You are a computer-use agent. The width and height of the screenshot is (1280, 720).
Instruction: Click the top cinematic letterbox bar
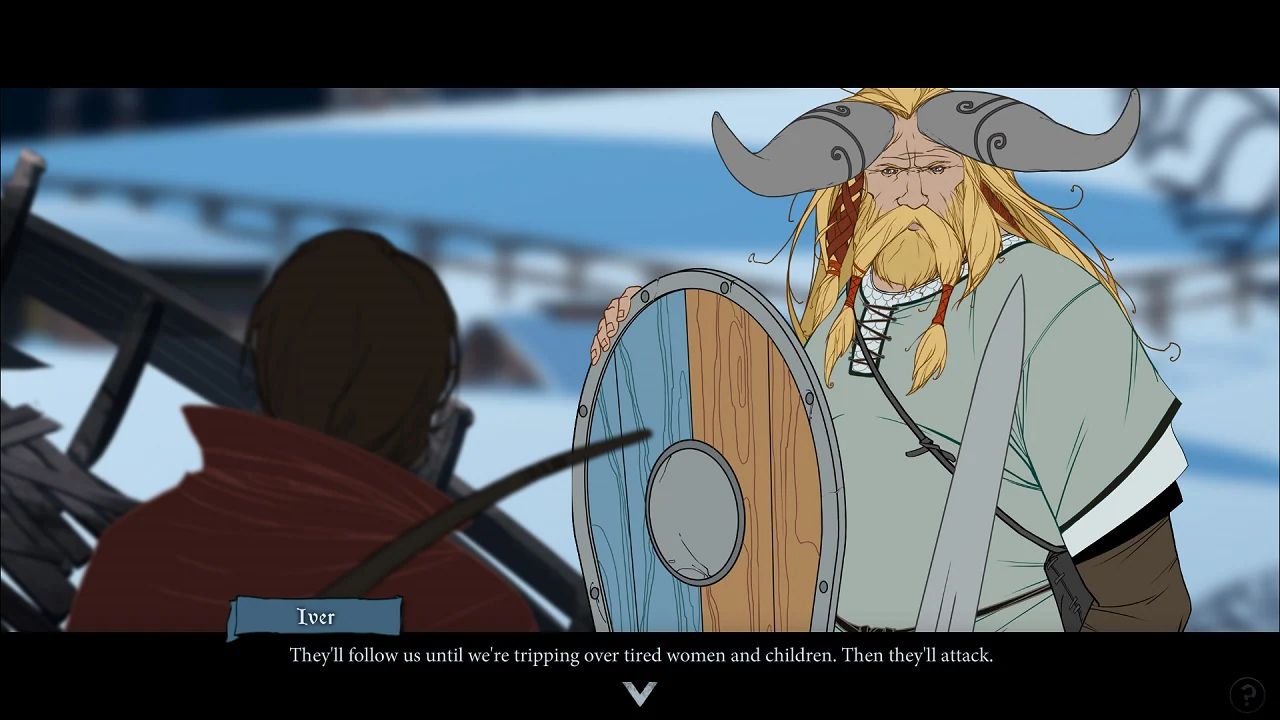click(640, 40)
